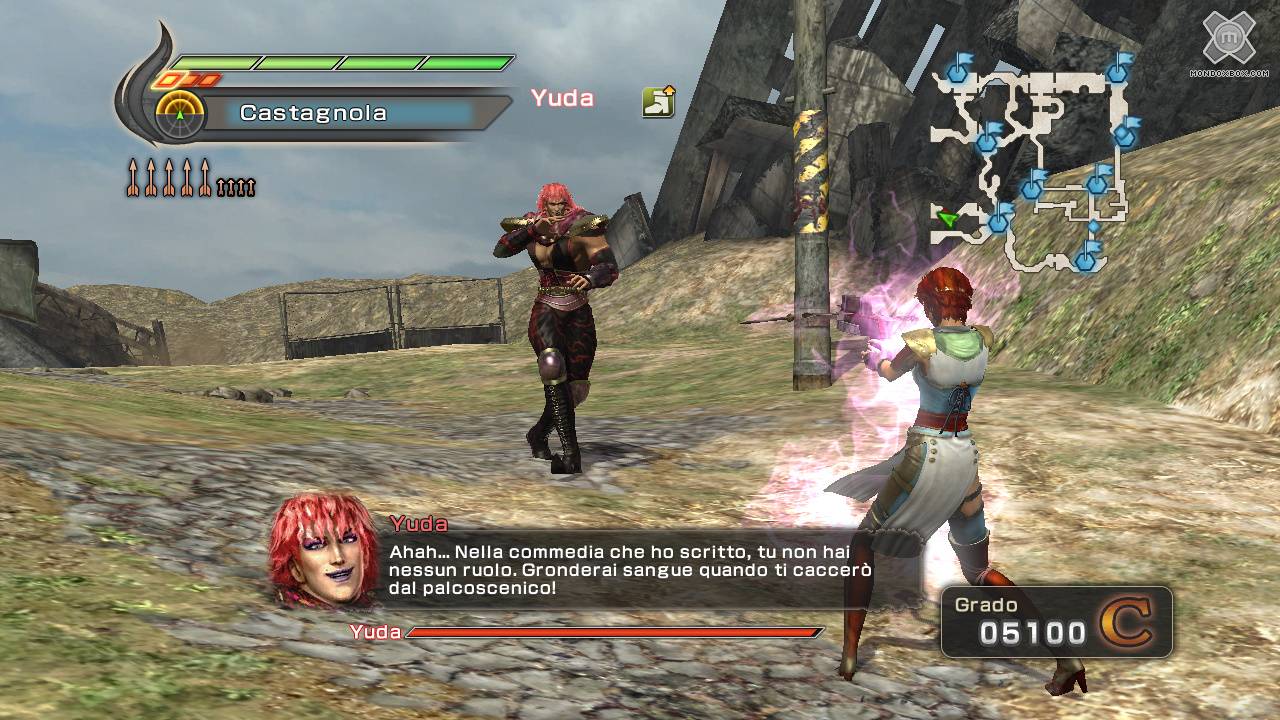Select the green player arrow on the minimap

pyautogui.click(x=947, y=218)
